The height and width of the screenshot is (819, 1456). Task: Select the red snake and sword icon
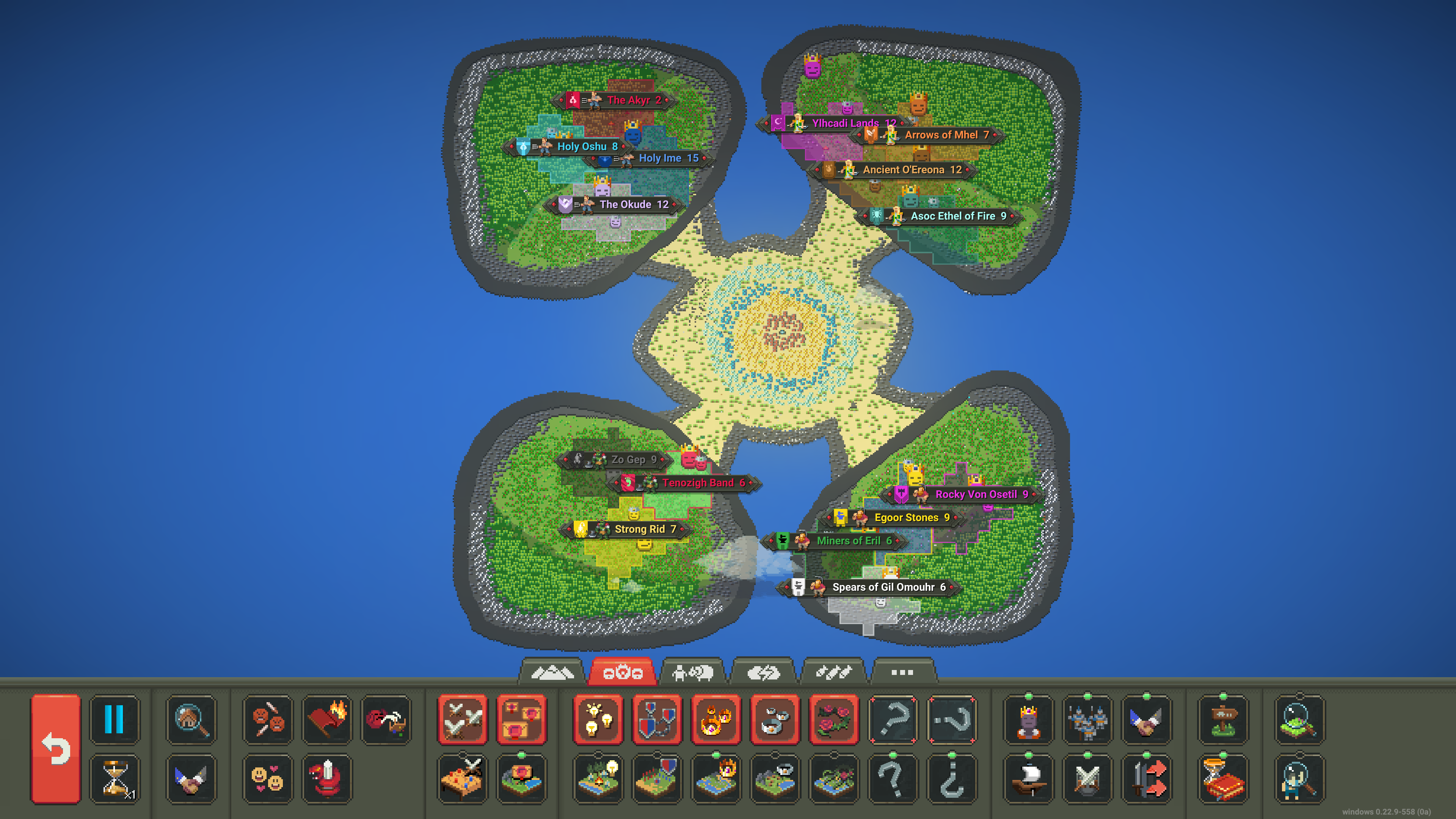click(x=327, y=778)
